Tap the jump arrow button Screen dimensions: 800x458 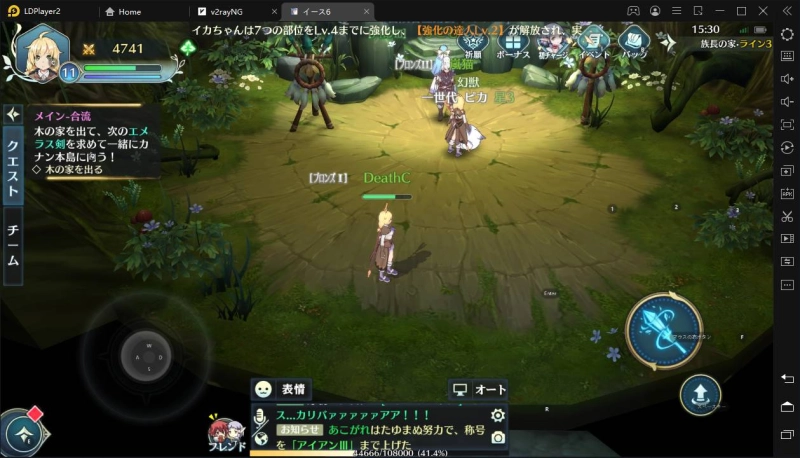tap(700, 395)
